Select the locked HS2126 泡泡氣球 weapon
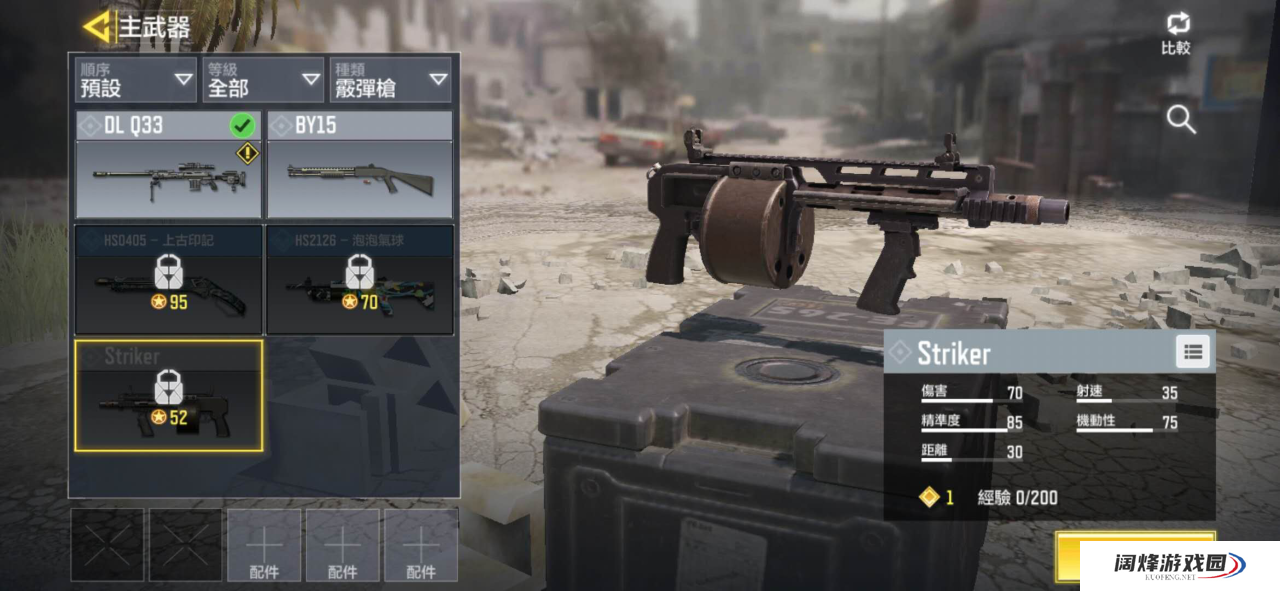 [360, 280]
